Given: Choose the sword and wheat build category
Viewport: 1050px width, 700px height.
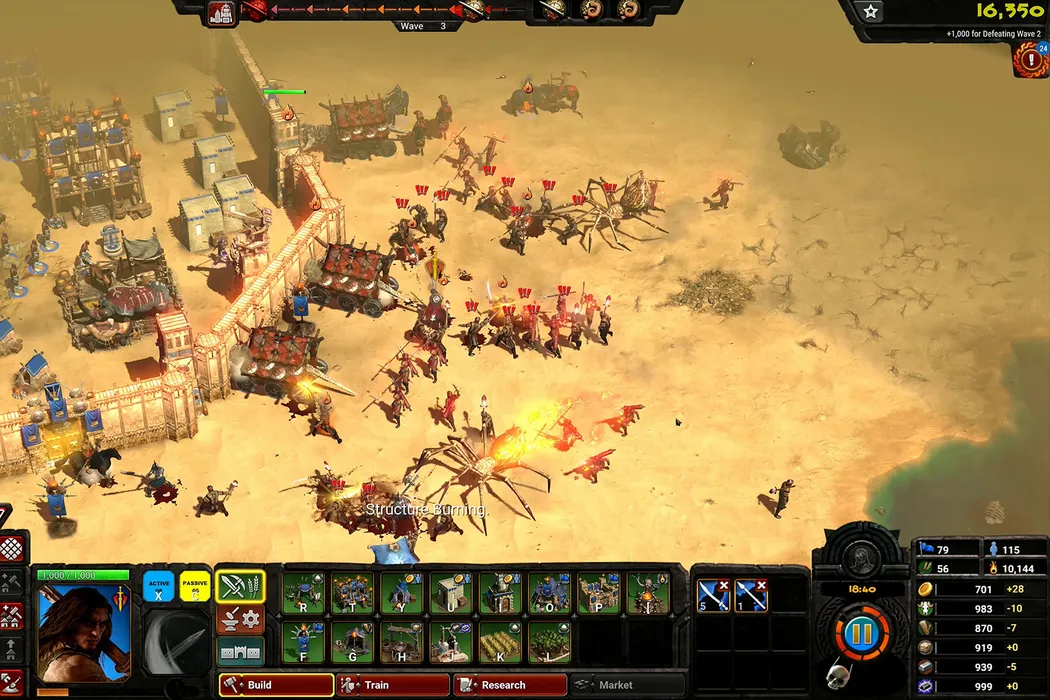Looking at the screenshot, I should point(241,587).
